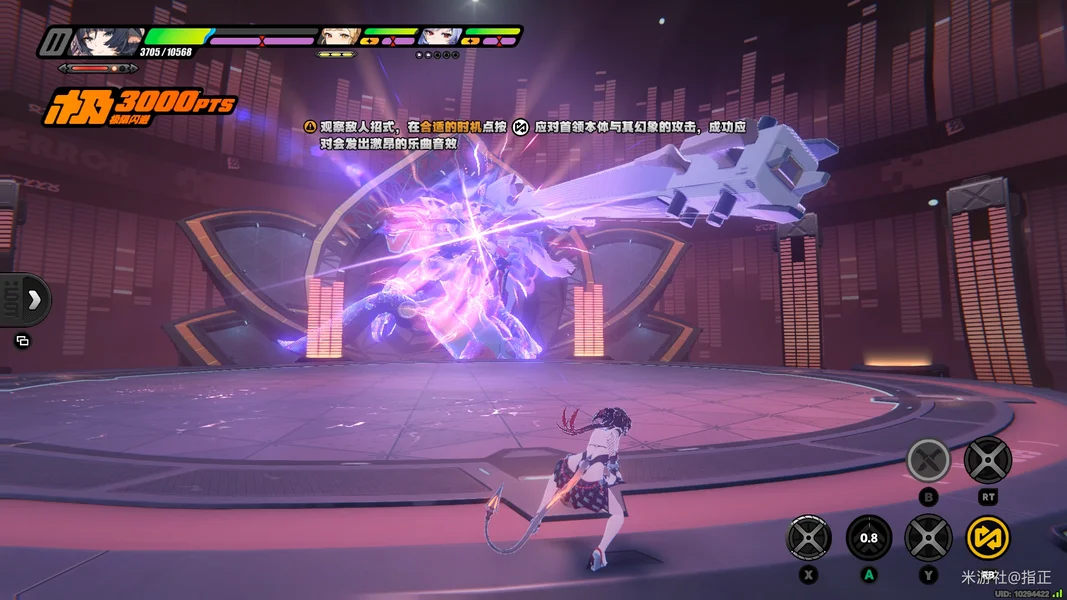This screenshot has width=1067, height=600.
Task: Switch to the silver-haired teammate portrait
Action: click(x=439, y=37)
